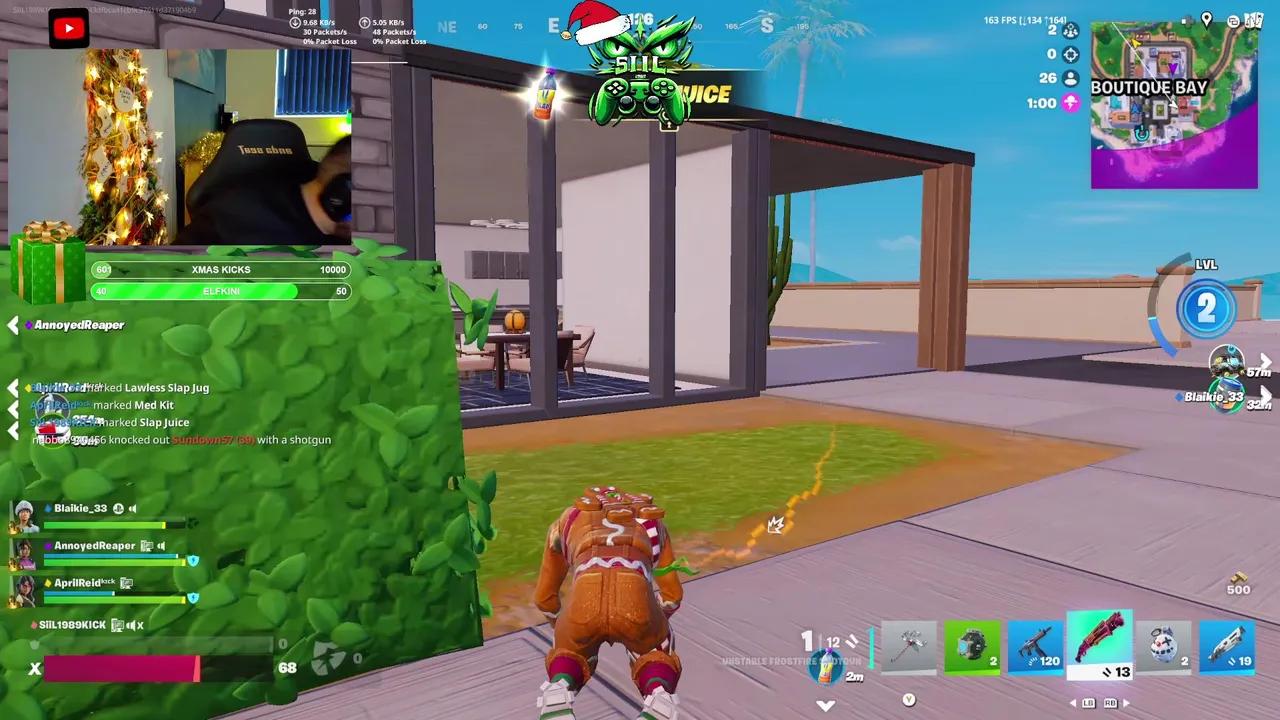Select the snowball grenade item slot

(1163, 648)
